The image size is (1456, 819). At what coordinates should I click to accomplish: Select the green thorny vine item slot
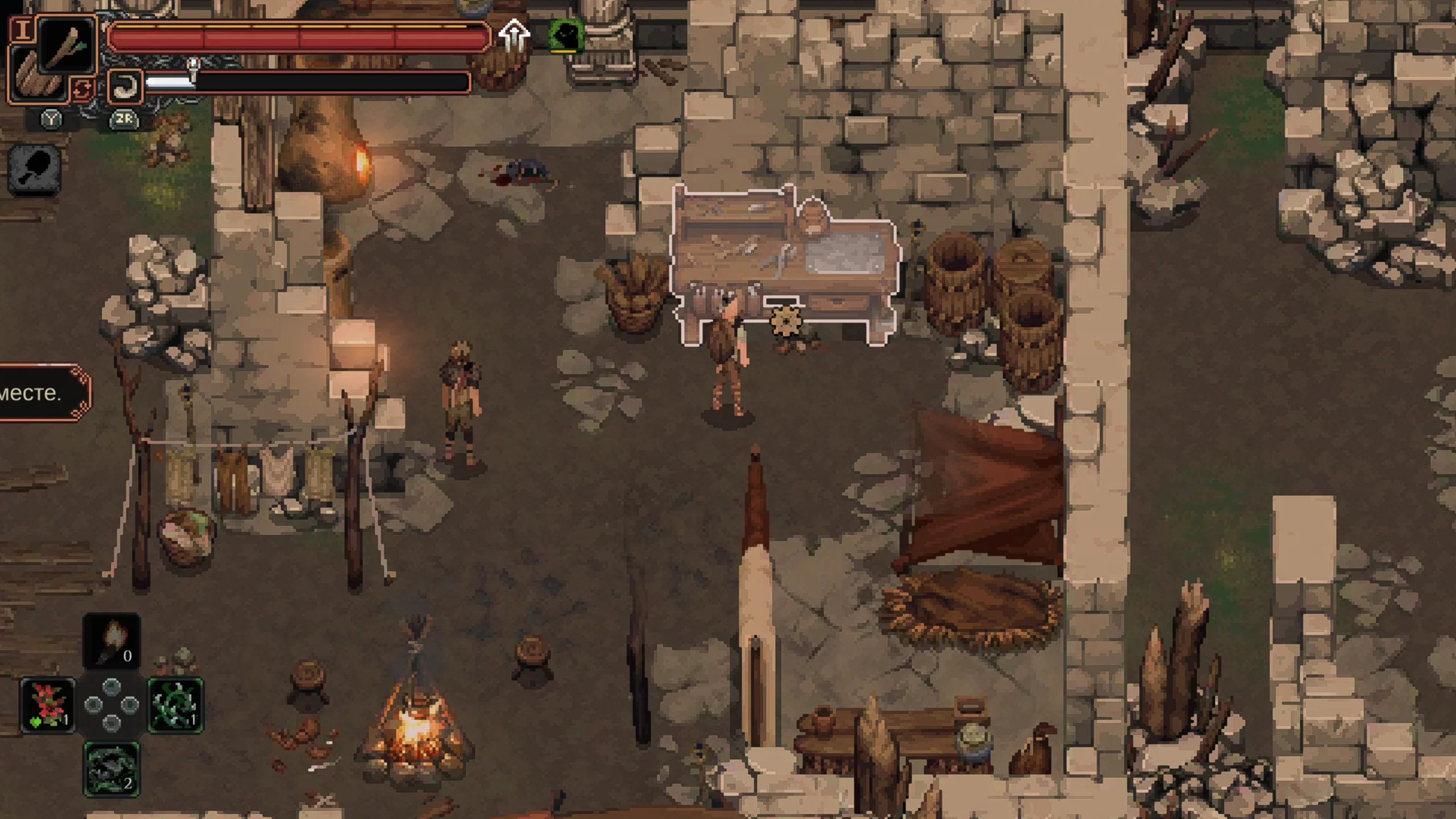pyautogui.click(x=175, y=705)
